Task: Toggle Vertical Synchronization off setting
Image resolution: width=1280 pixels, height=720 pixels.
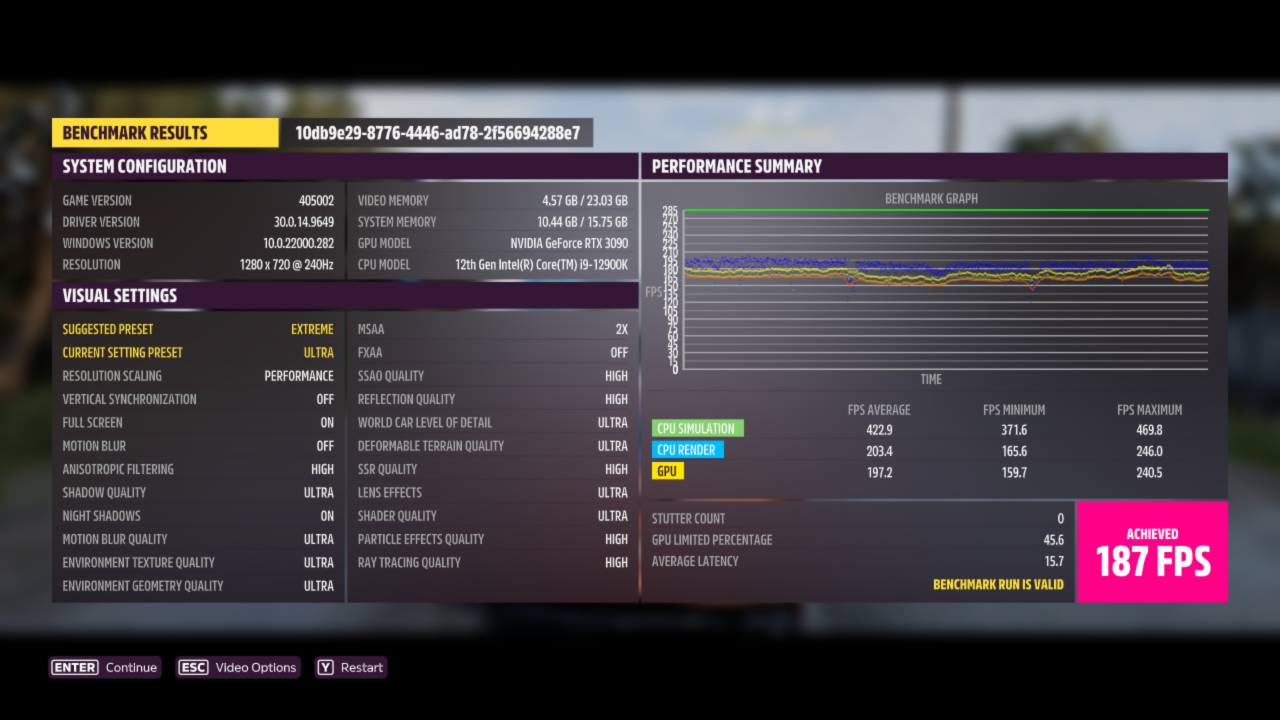Action: point(197,398)
